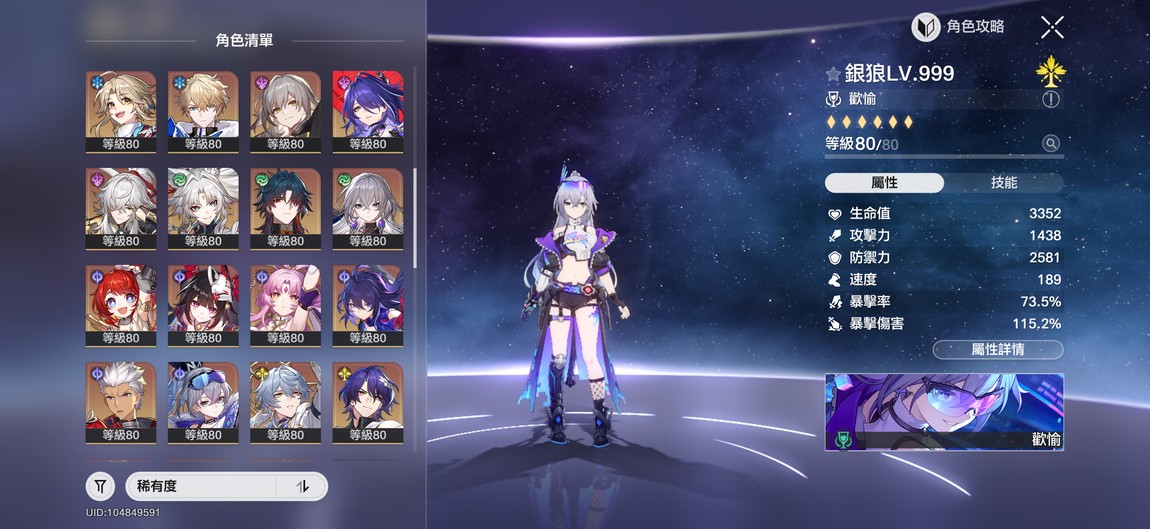Click the magnifier icon next to level
The height and width of the screenshot is (529, 1150).
point(1051,144)
